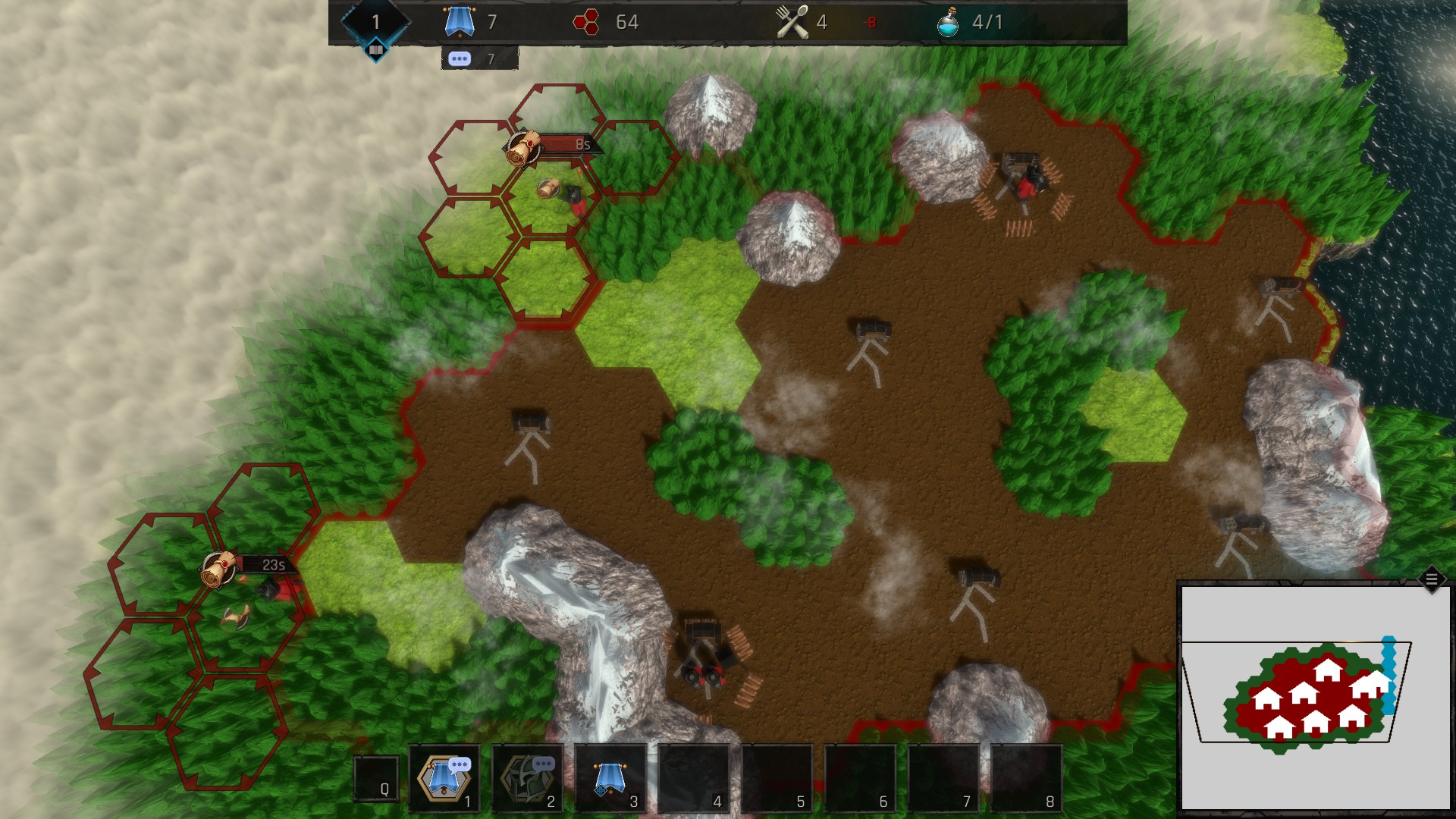This screenshot has width=1456, height=819.
Task: Click the chat bubble notification showing 7
Action: [x=460, y=57]
